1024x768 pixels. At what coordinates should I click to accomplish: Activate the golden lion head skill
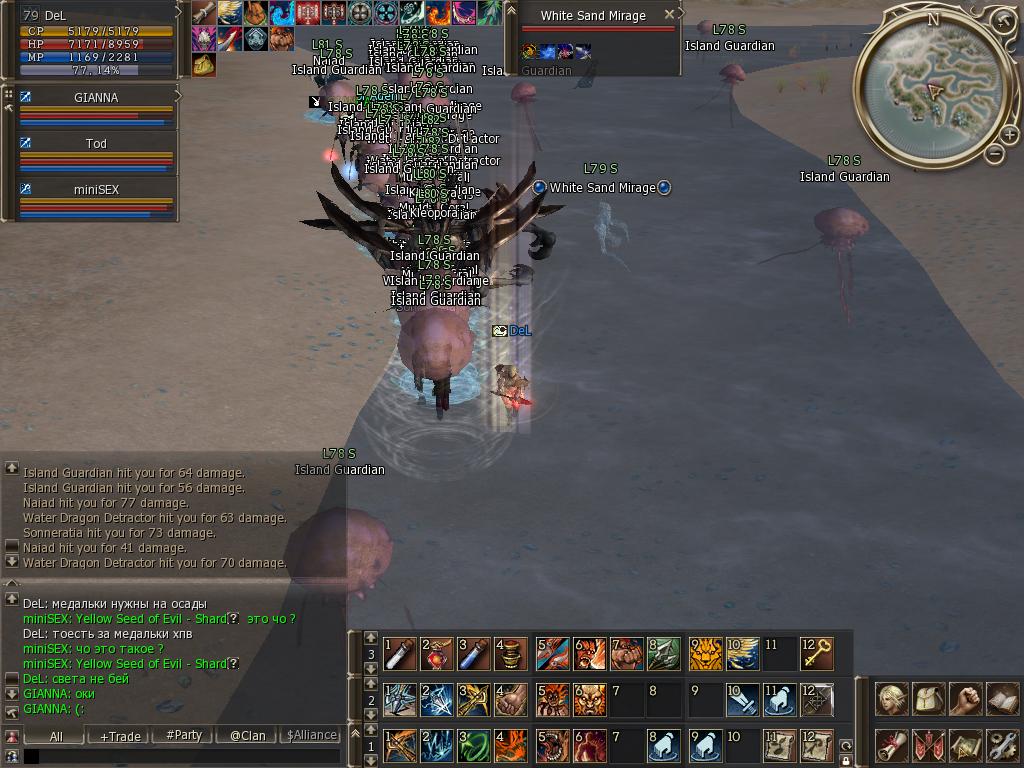705,655
